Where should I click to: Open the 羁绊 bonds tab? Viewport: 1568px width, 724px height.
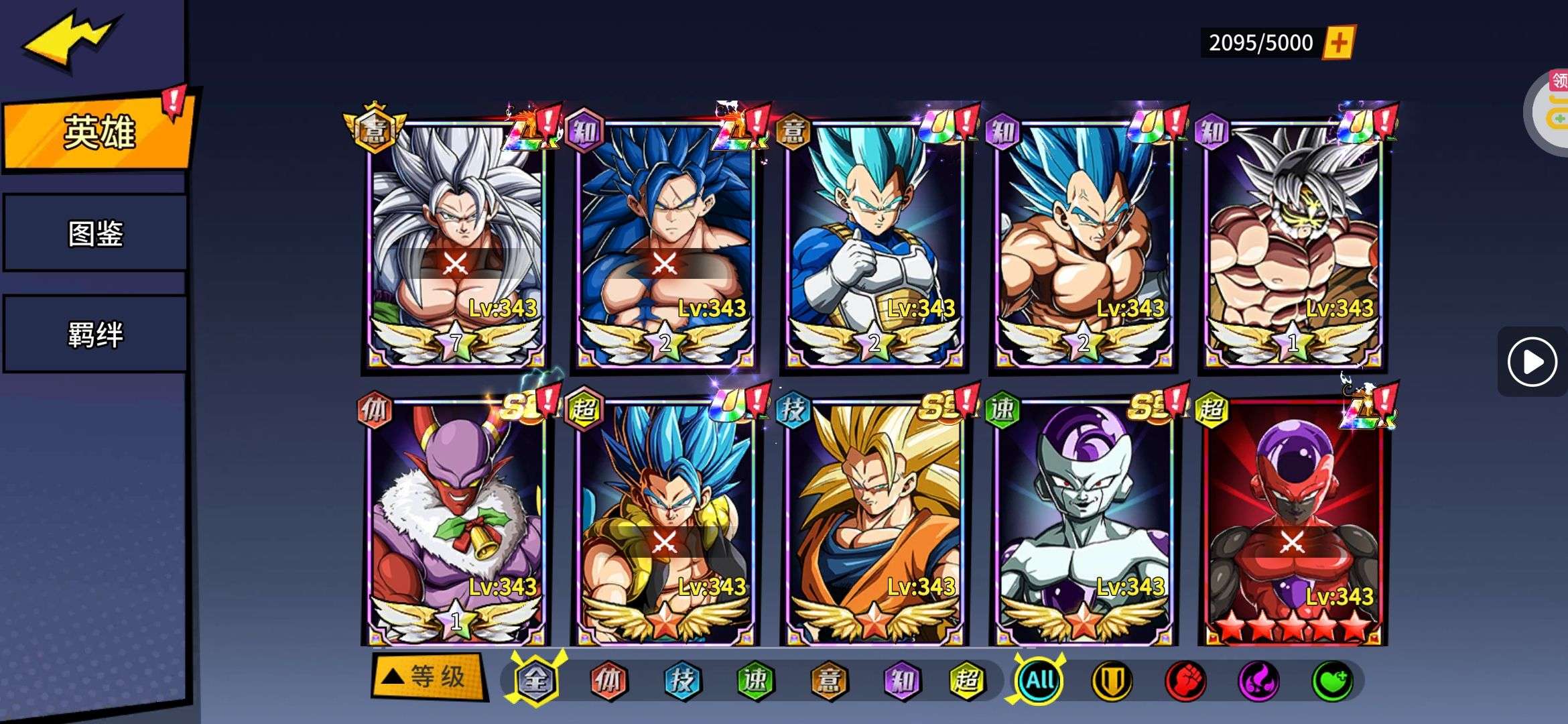coord(95,334)
